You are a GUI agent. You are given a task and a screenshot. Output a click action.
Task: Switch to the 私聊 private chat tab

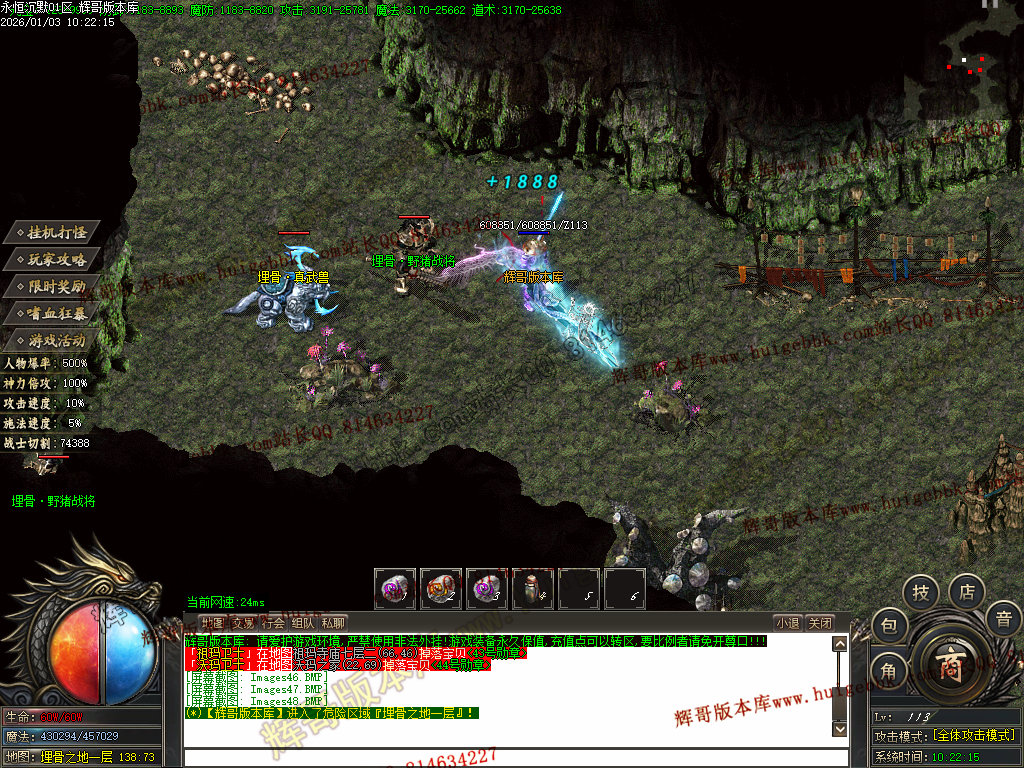(333, 622)
